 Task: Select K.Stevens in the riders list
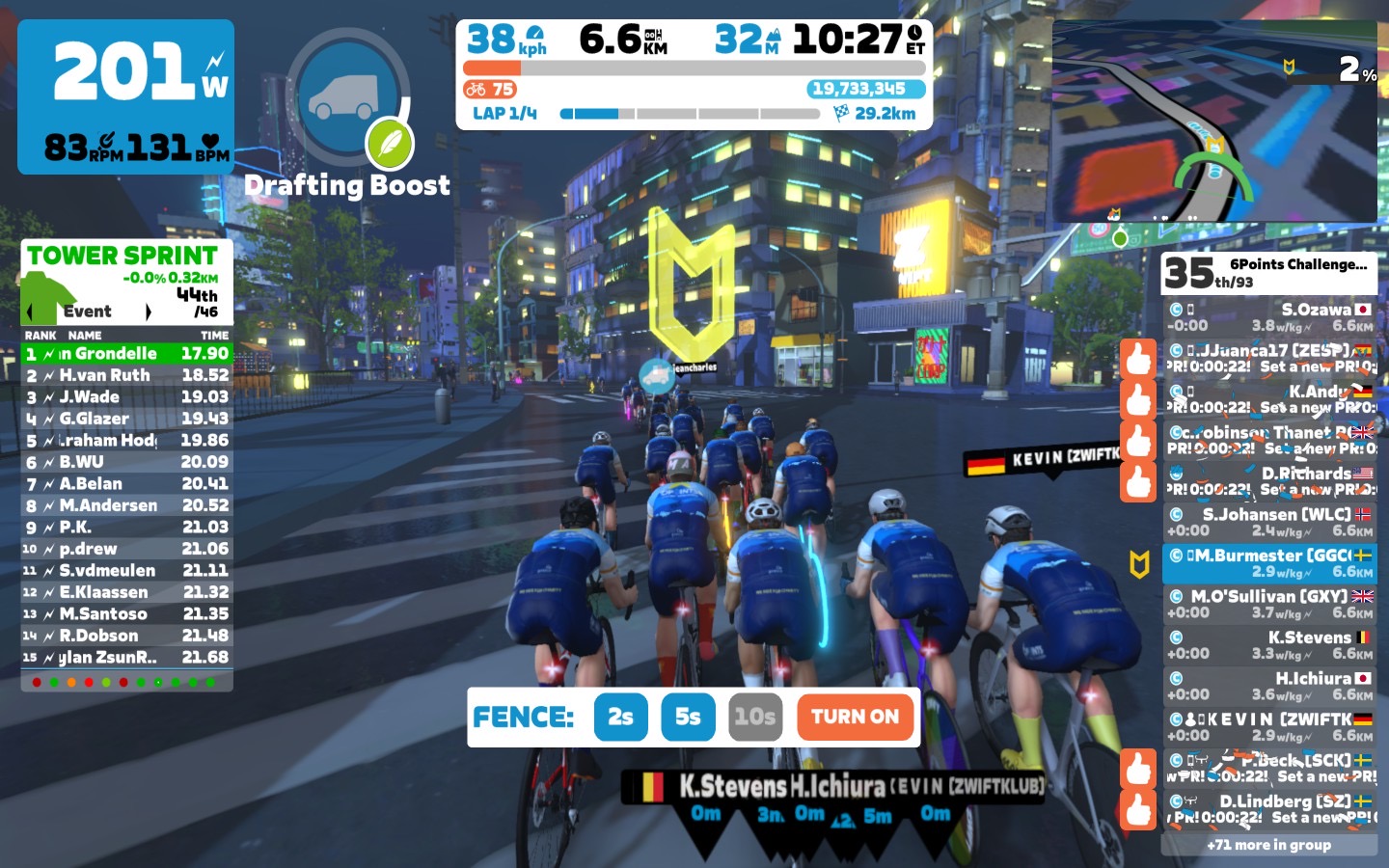pos(1268,645)
